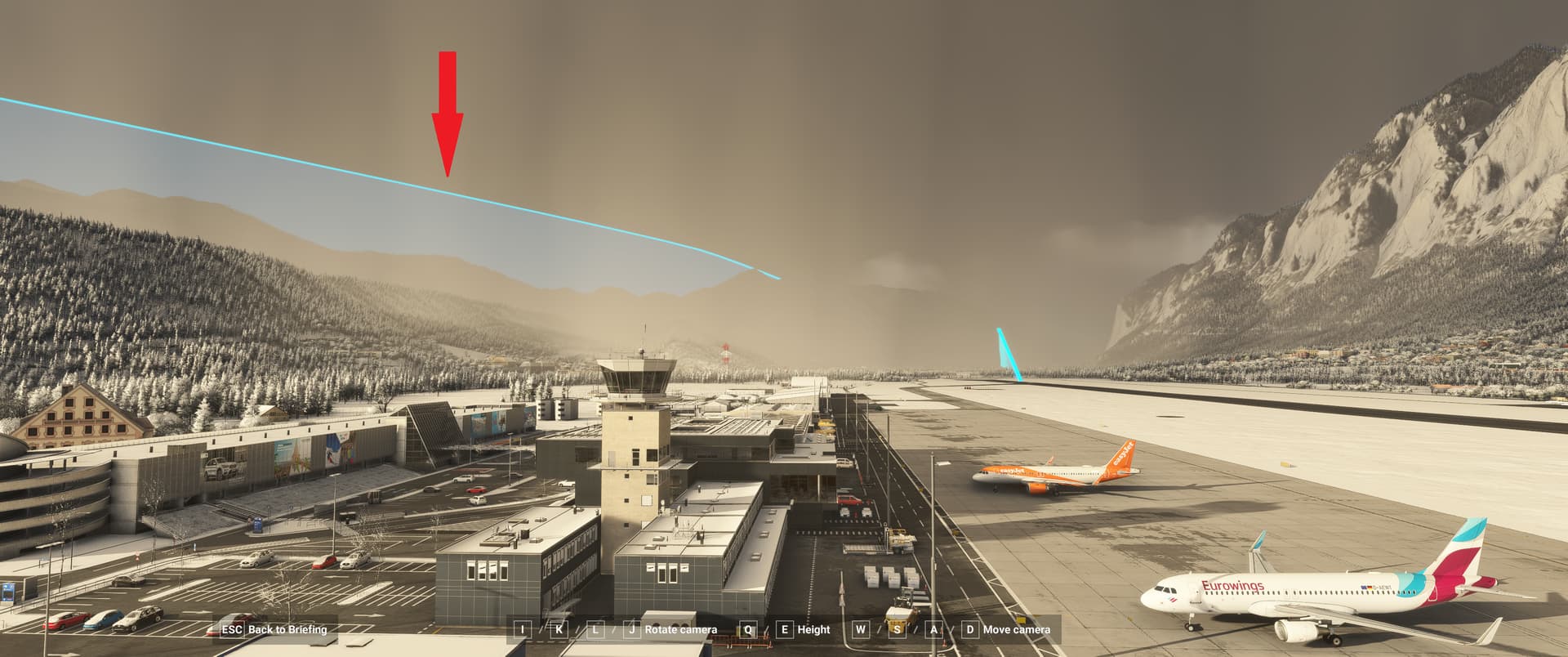Screen dimensions: 1568x657
Task: Select the A key icon for moving camera
Action: tap(933, 630)
